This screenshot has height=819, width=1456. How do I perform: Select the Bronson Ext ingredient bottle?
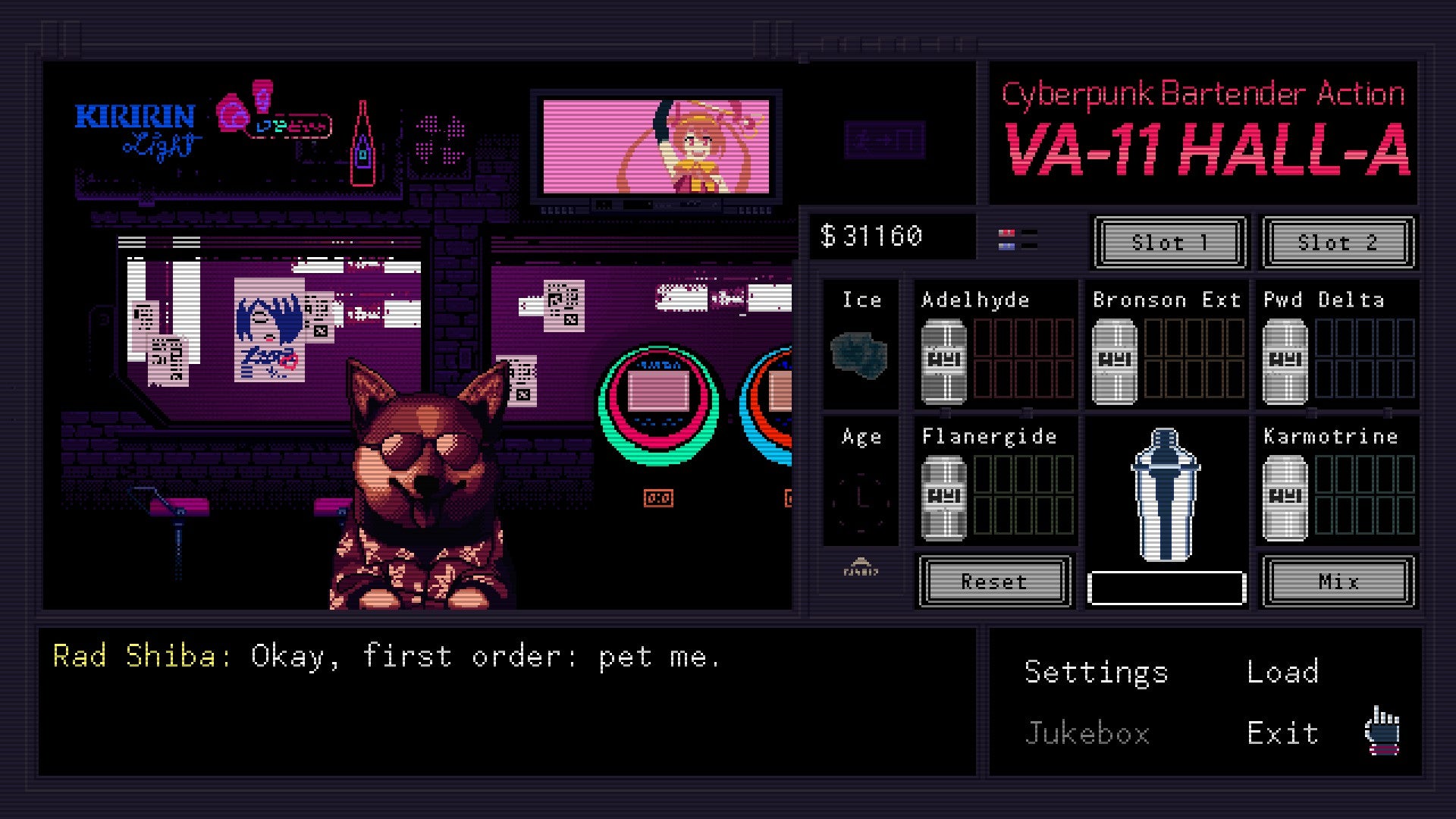pyautogui.click(x=1114, y=360)
